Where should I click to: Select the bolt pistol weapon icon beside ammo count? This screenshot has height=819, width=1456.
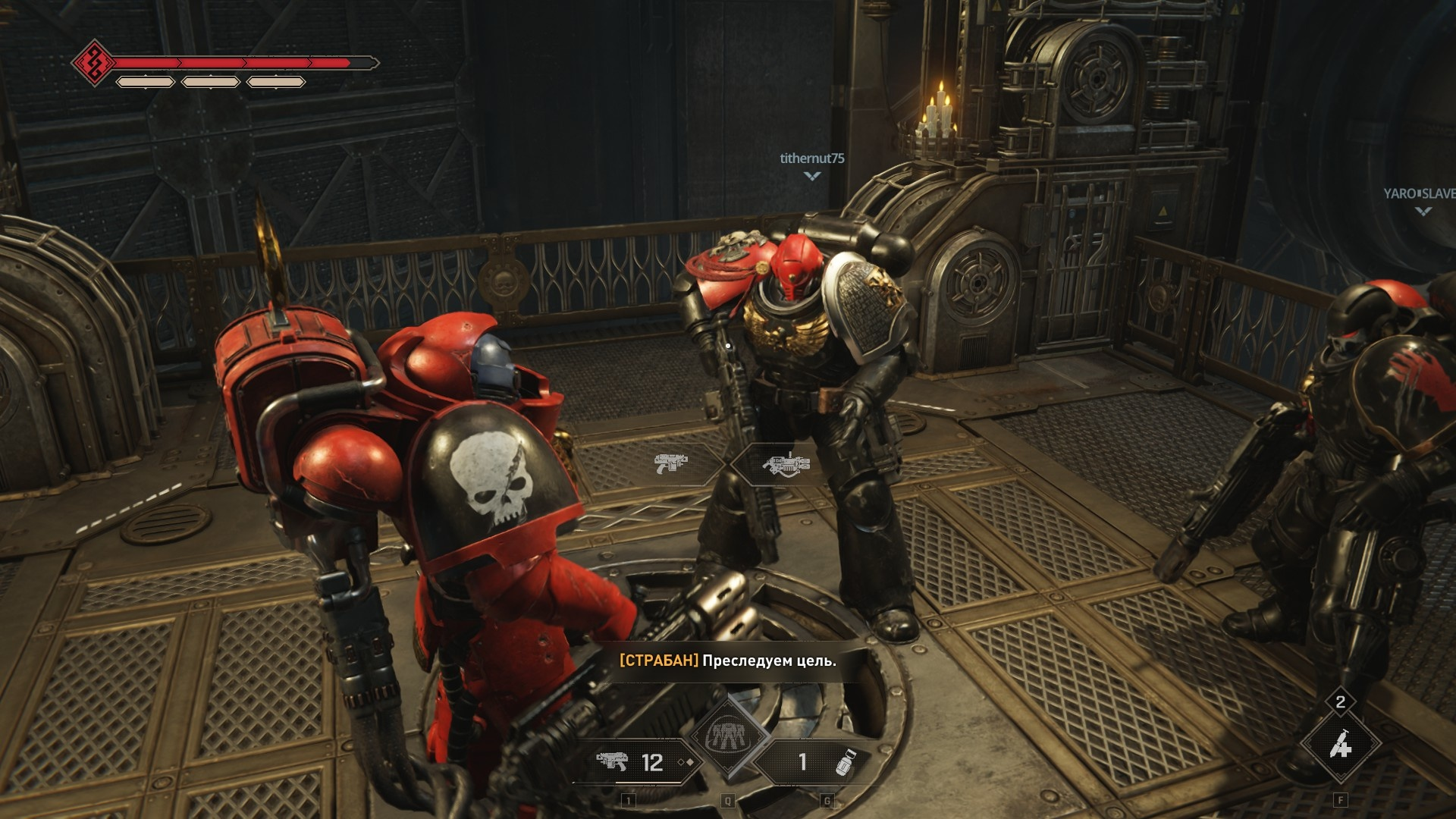click(612, 761)
